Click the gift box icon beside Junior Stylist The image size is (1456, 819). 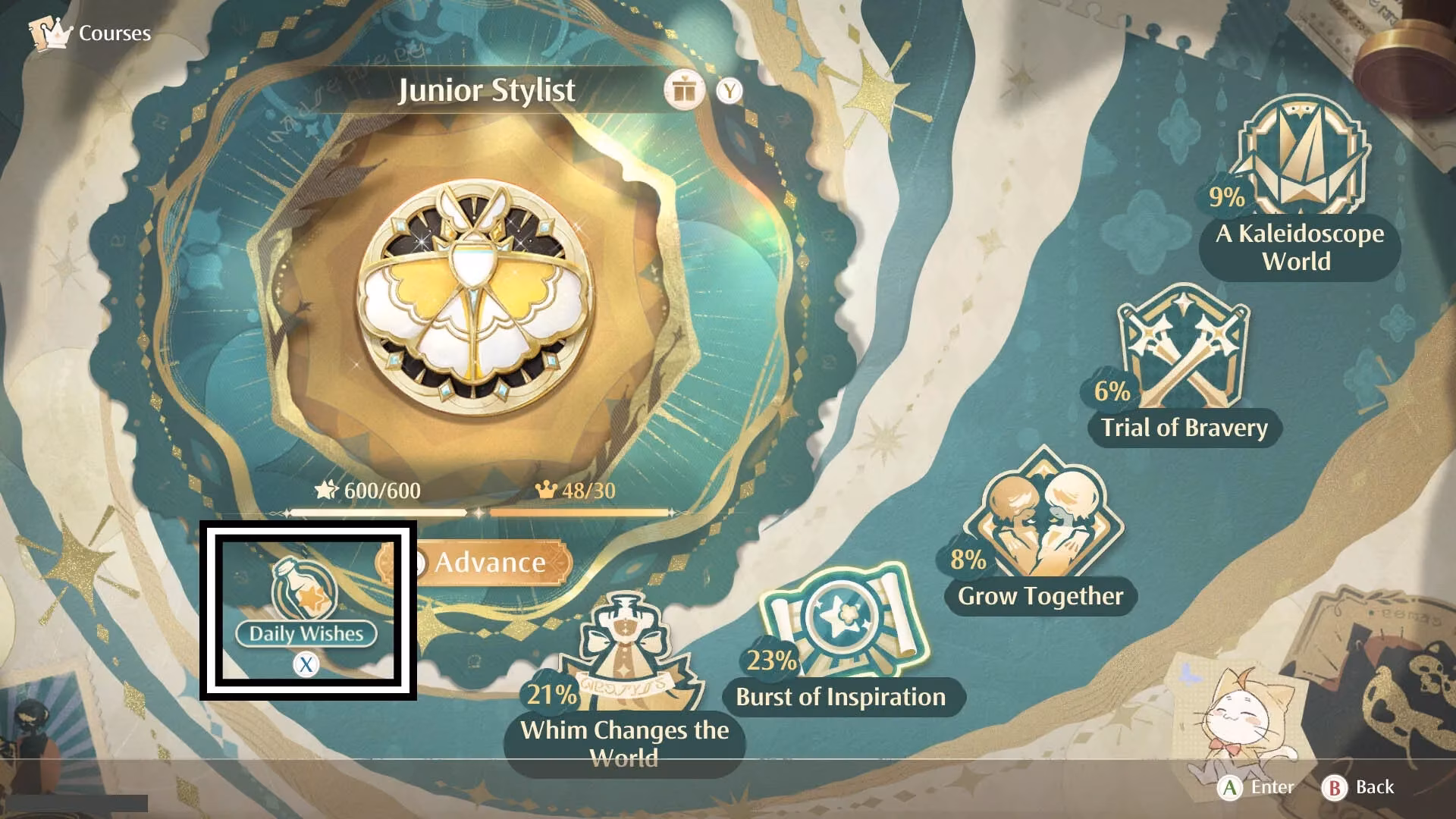685,89
